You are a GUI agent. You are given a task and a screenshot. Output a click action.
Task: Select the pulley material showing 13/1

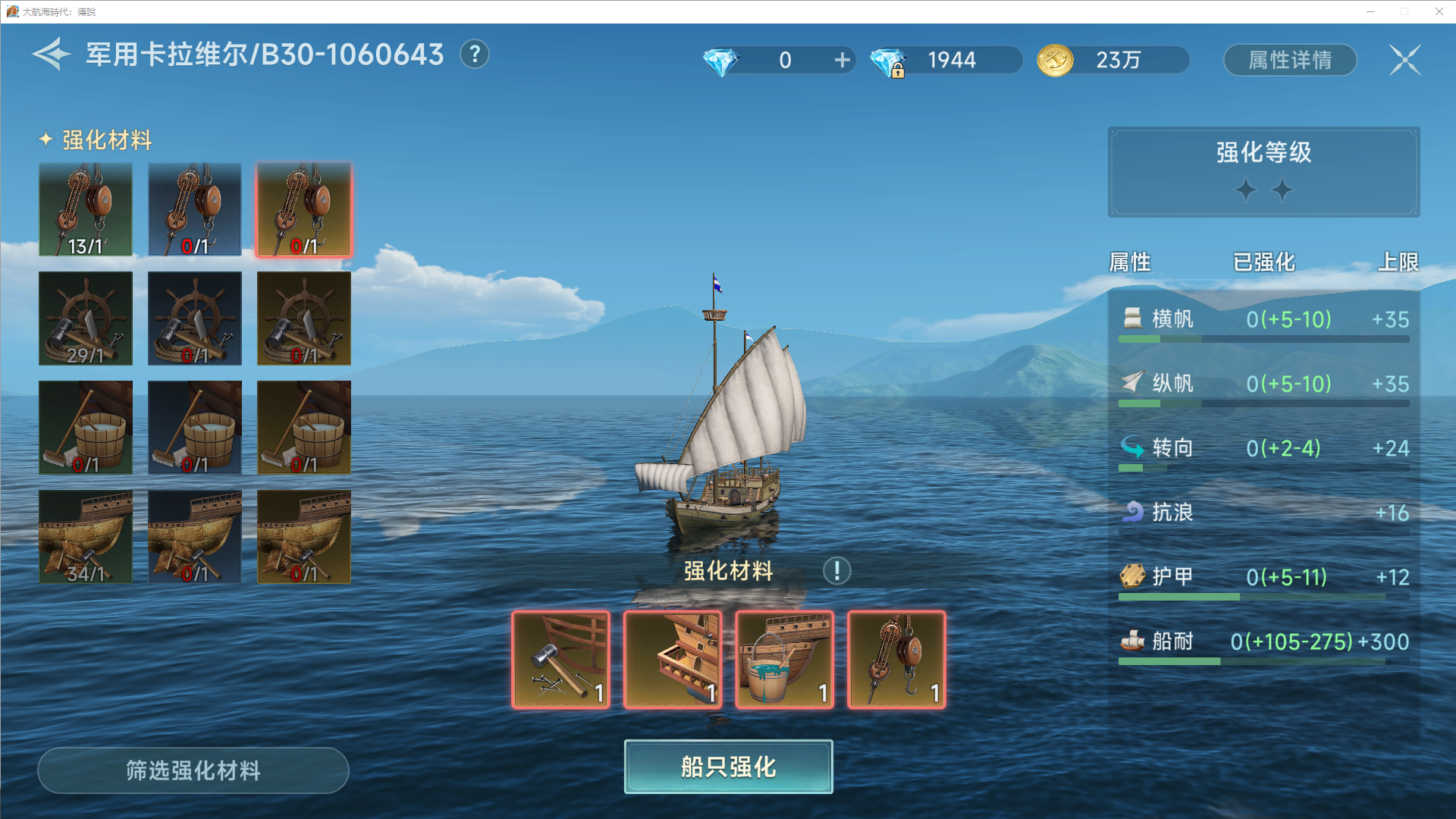[x=85, y=209]
